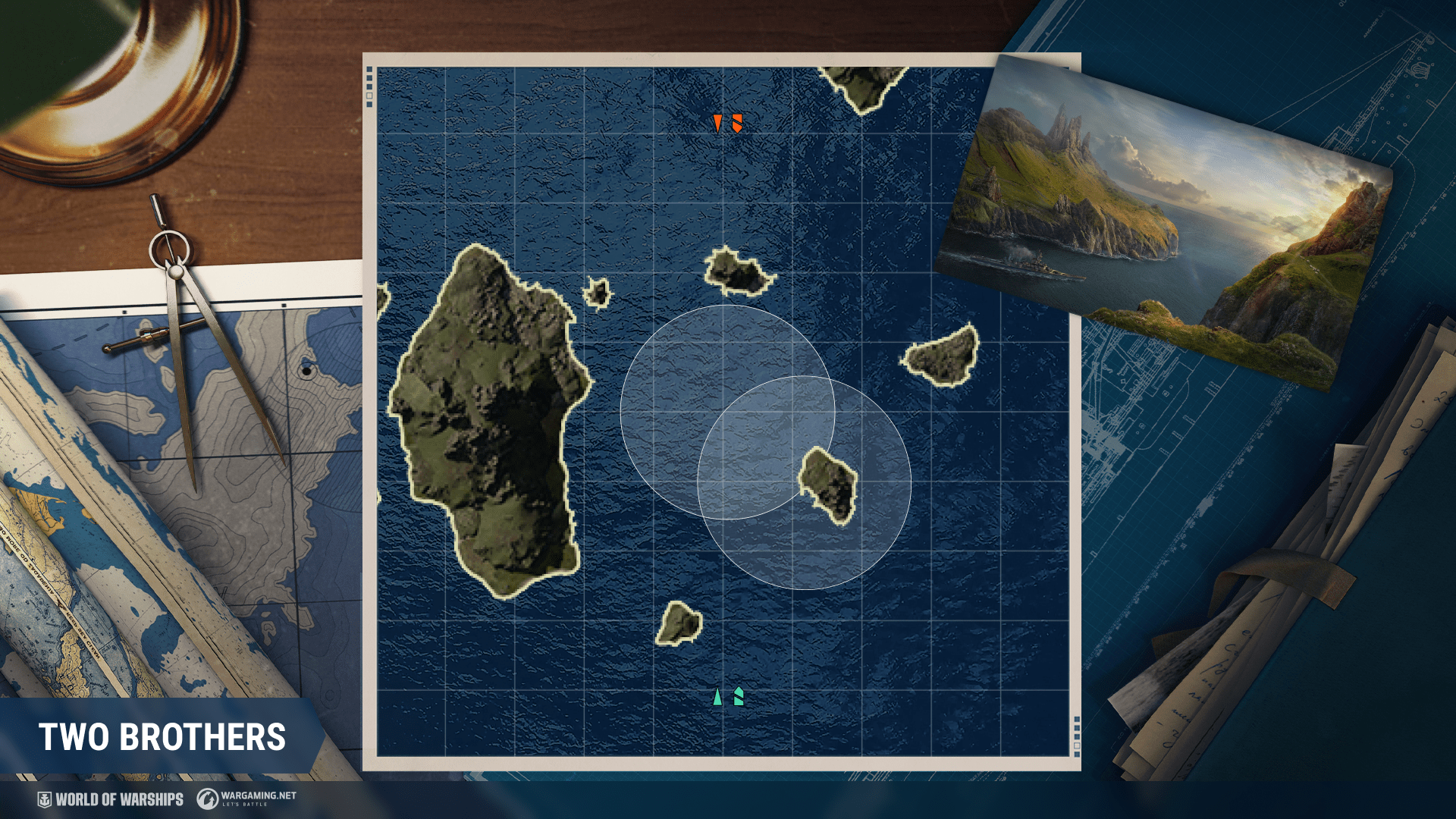Click the World of Warships logo
The width and height of the screenshot is (1456, 819).
point(111,799)
